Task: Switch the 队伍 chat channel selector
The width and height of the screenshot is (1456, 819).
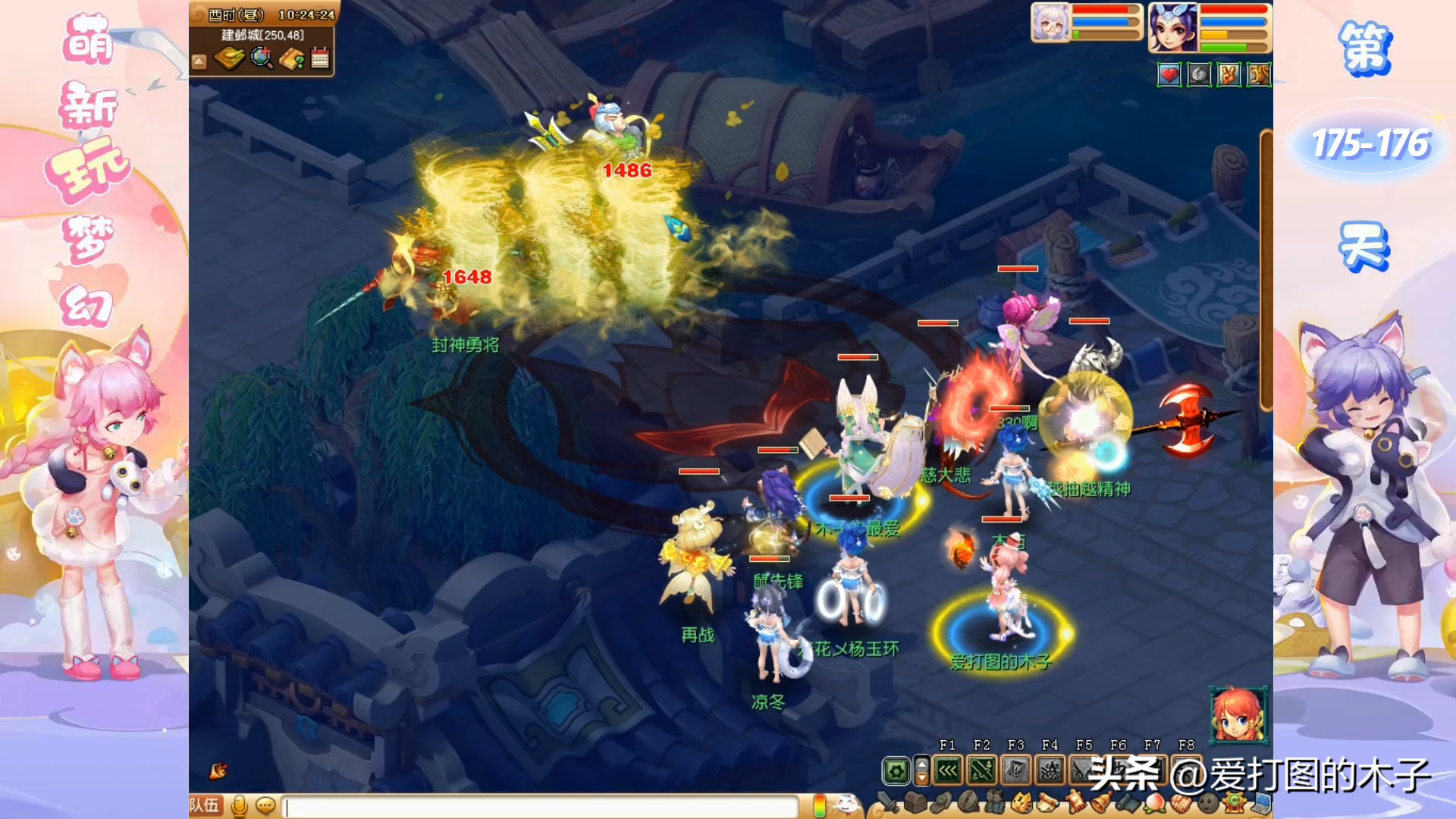Action: [205, 805]
